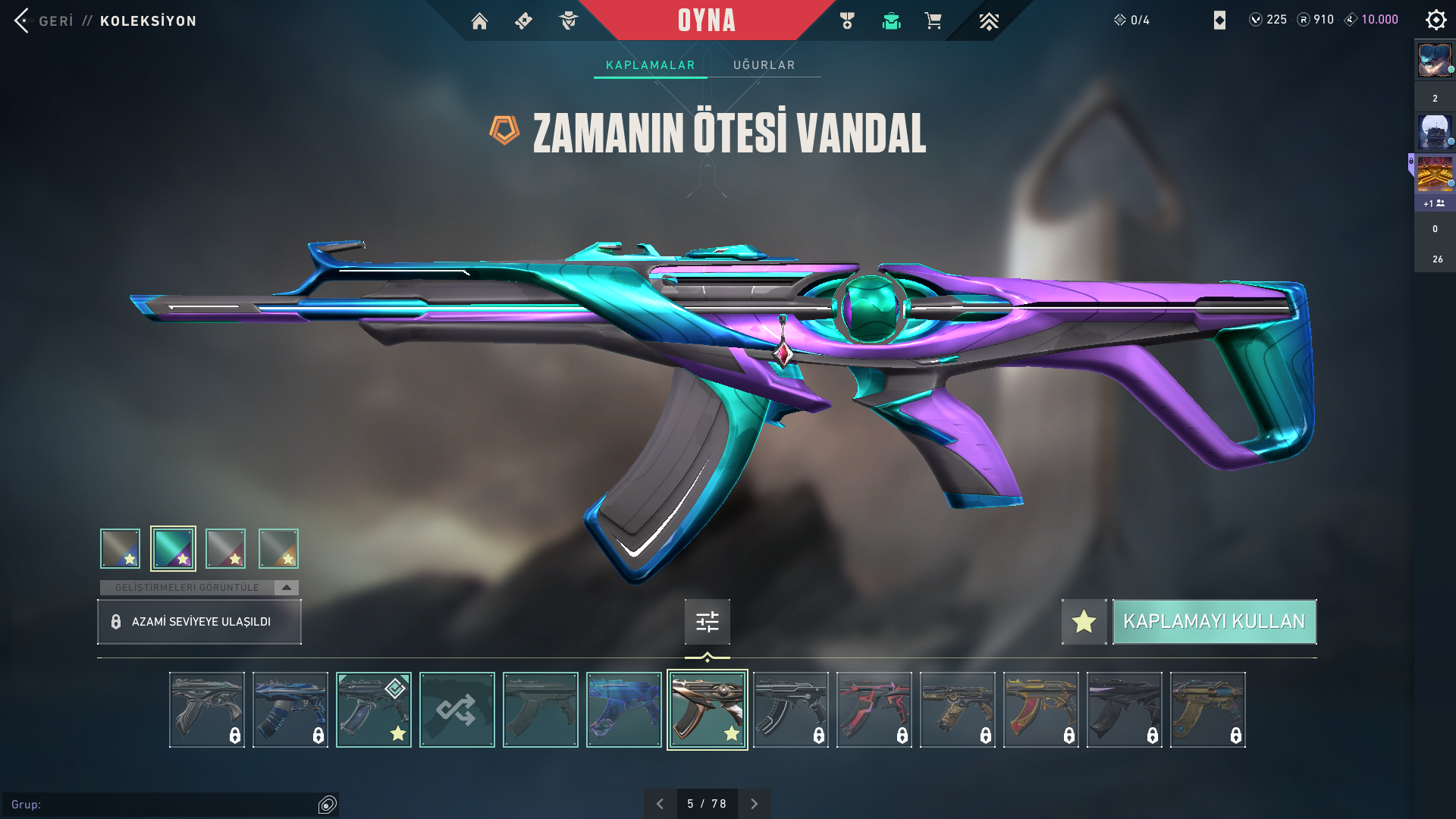The image size is (1456, 819).
Task: Equip skin with KAPLAMAYI KULLAN
Action: tap(1213, 622)
